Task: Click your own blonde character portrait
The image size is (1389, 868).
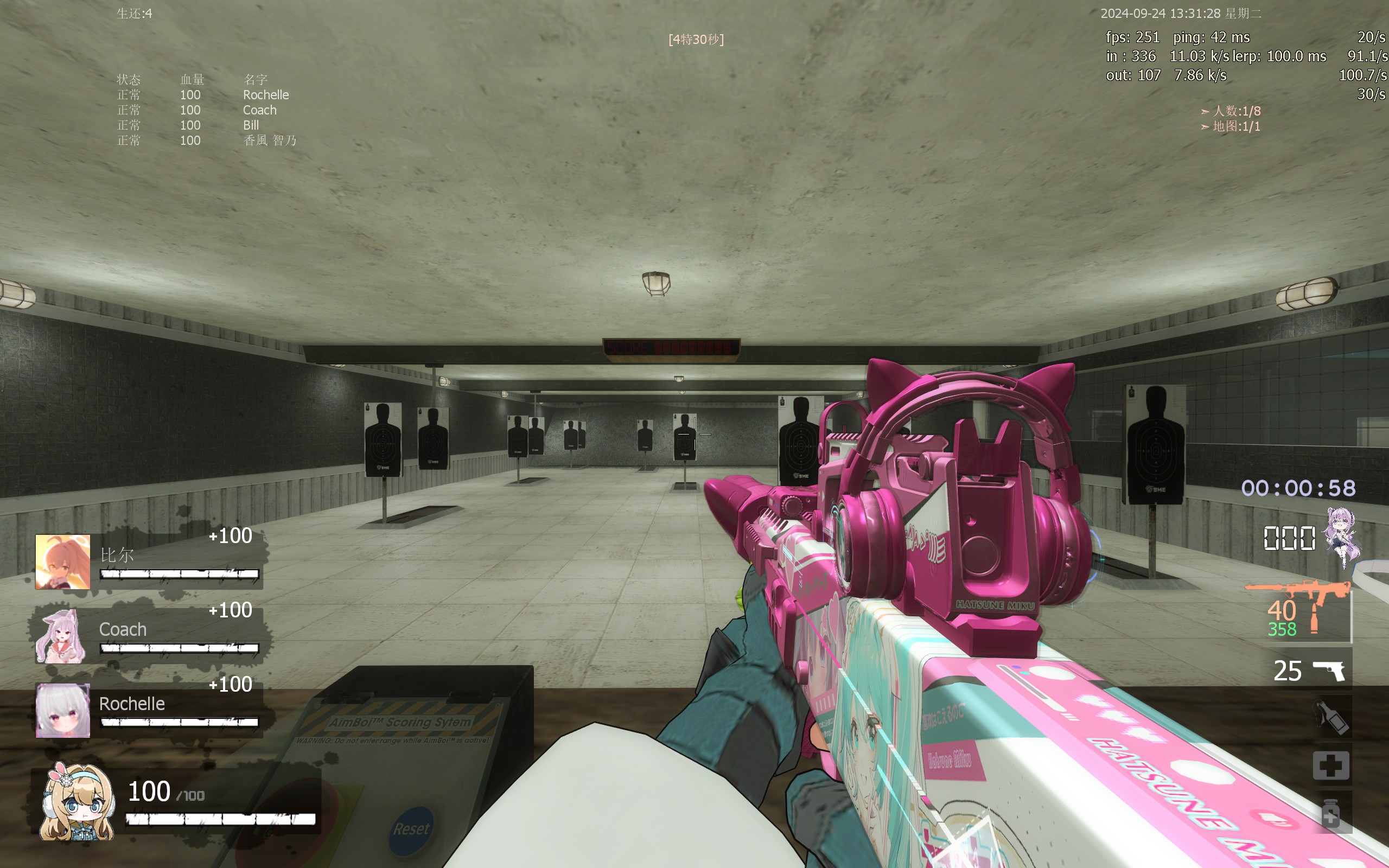Action: click(78, 802)
